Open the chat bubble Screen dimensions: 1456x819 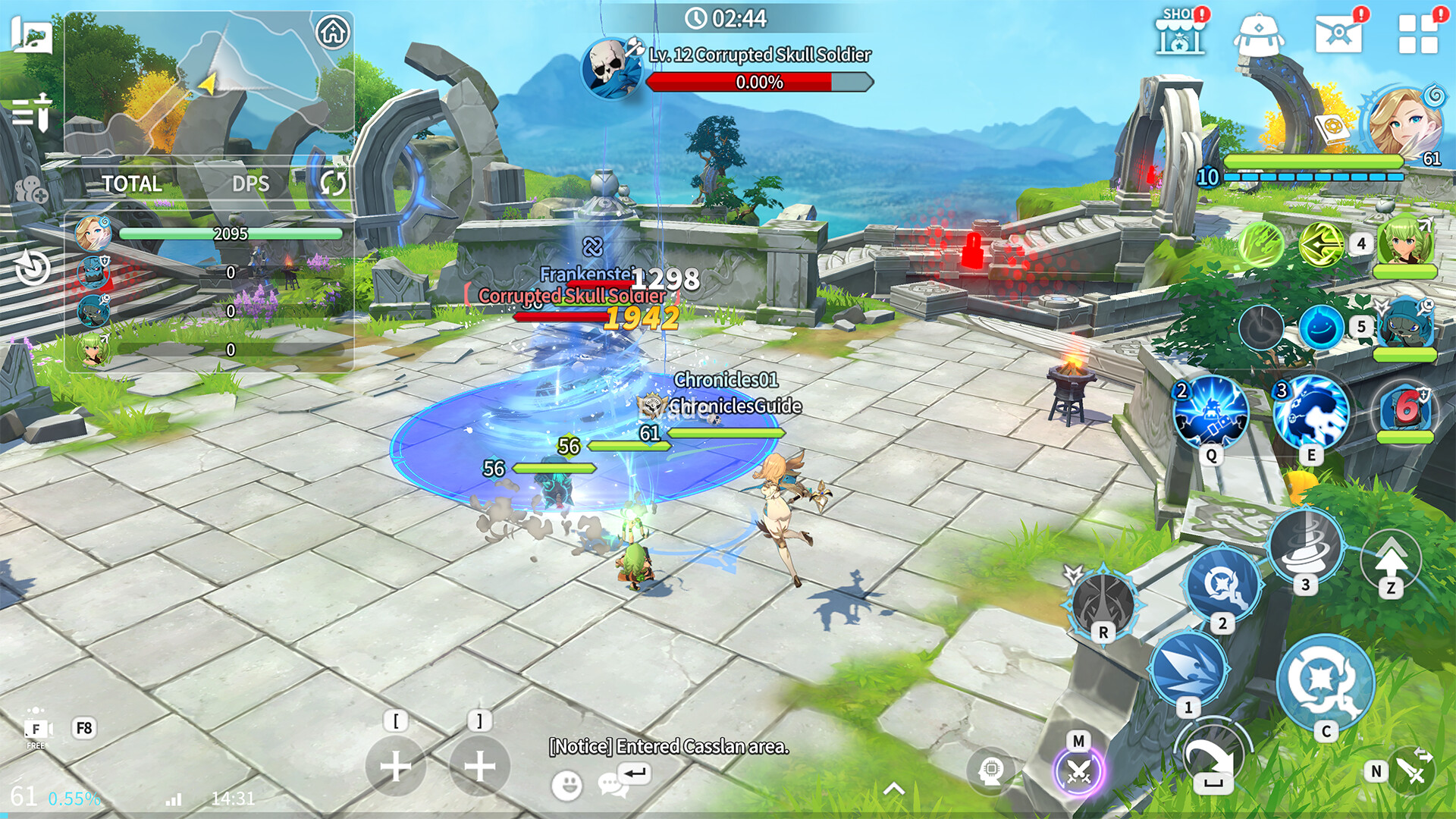[612, 785]
